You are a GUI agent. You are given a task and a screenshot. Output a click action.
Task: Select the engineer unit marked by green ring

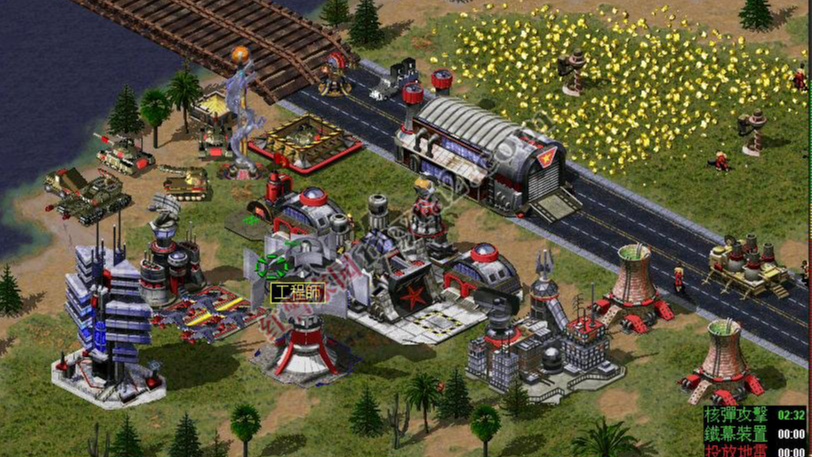(271, 267)
